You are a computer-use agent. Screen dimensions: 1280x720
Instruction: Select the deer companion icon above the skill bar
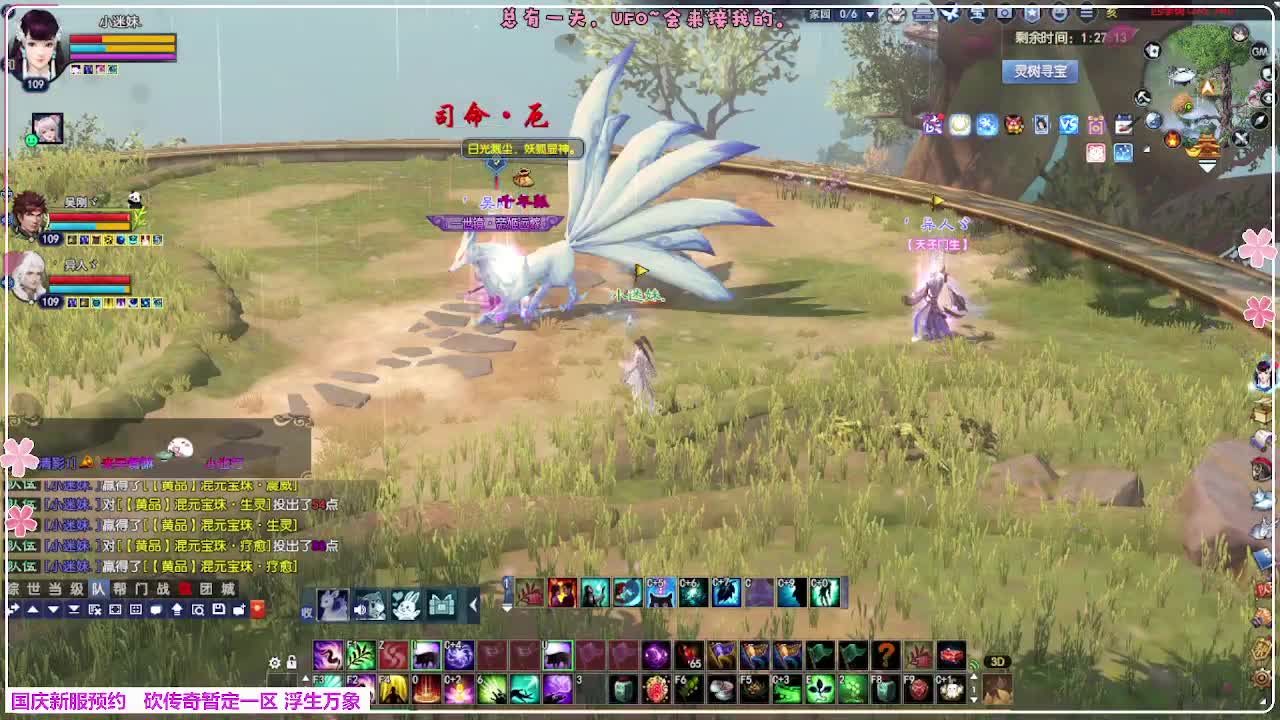(333, 604)
